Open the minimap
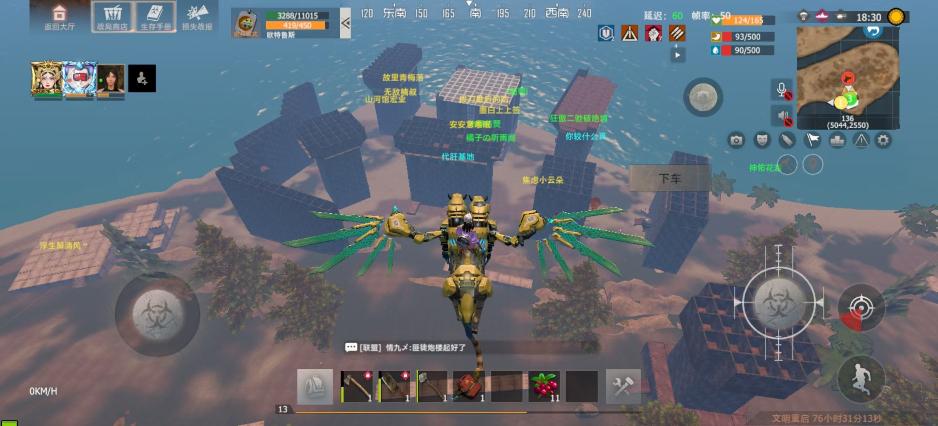The height and width of the screenshot is (426, 938). (846, 77)
